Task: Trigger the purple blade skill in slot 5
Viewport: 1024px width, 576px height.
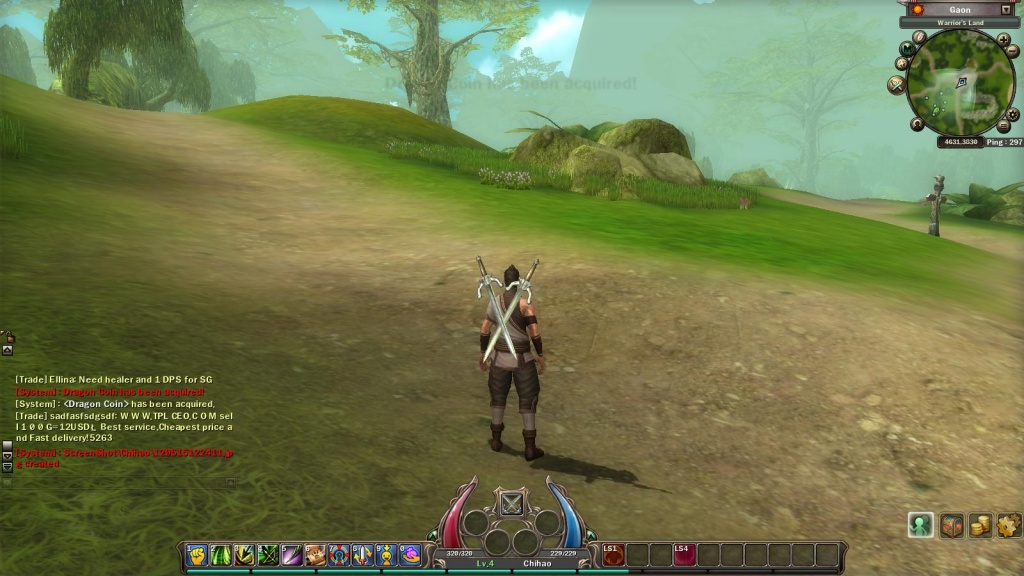Action: (292, 555)
